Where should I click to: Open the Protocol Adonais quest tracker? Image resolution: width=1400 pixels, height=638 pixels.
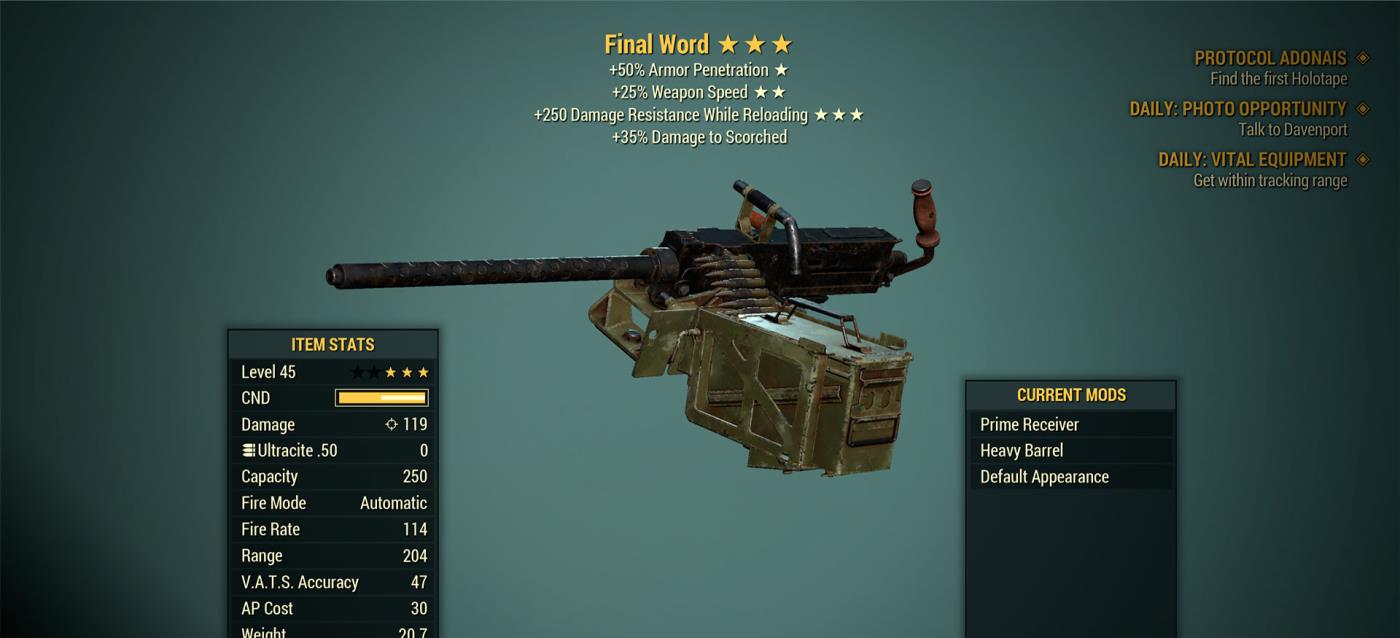coord(1270,58)
